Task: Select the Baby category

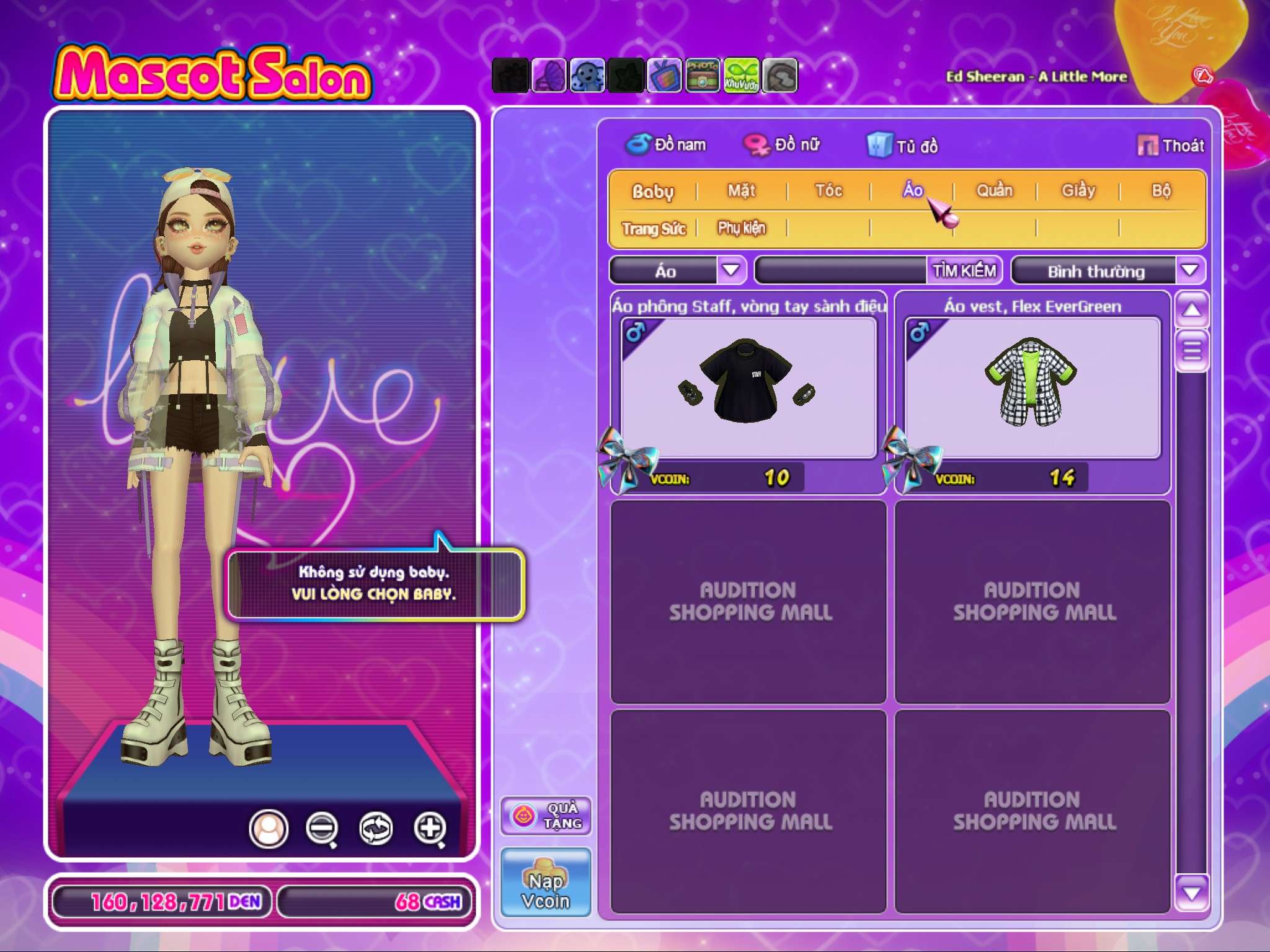Action: (x=652, y=192)
